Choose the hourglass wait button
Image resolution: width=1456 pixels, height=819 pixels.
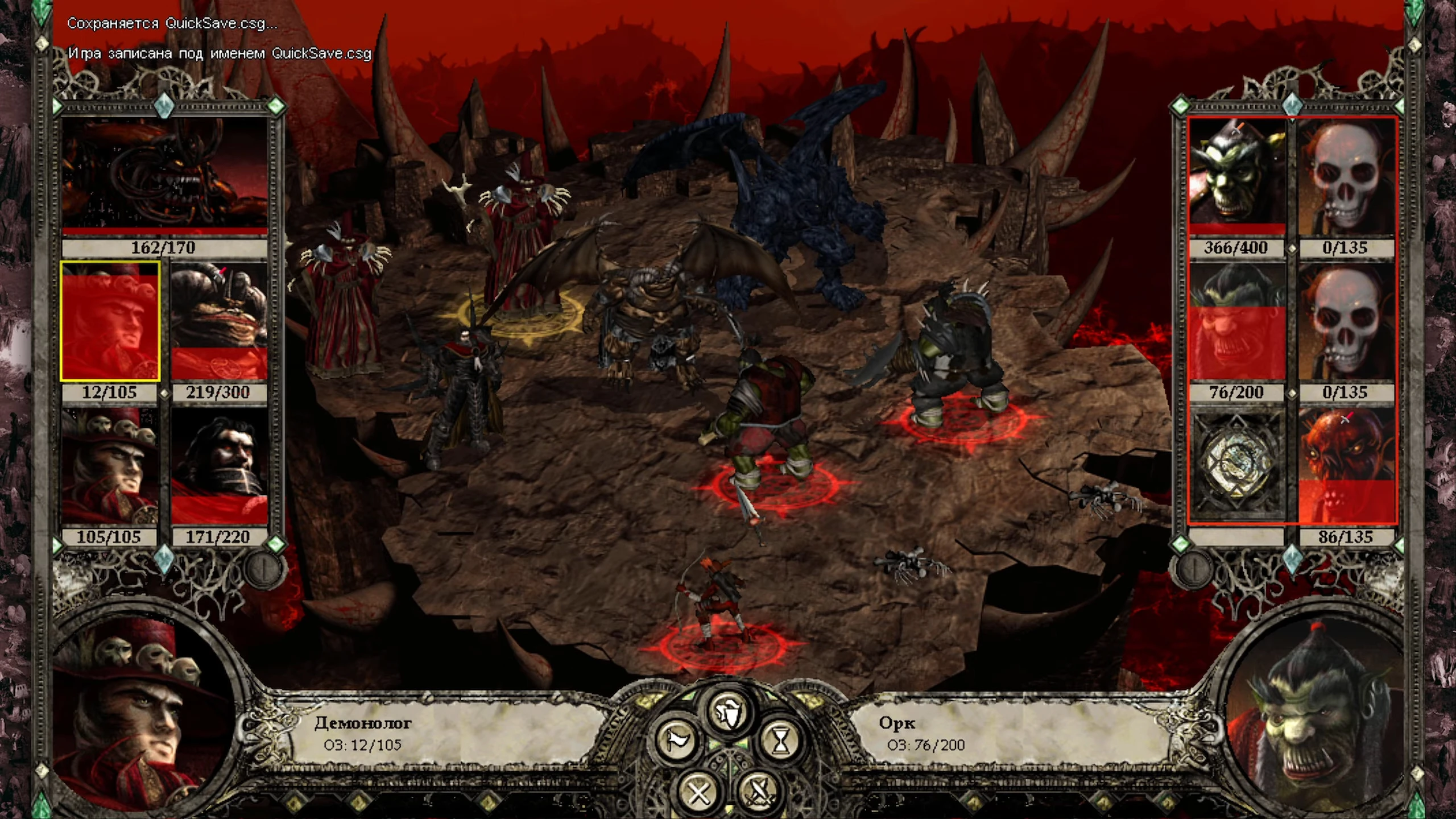781,741
